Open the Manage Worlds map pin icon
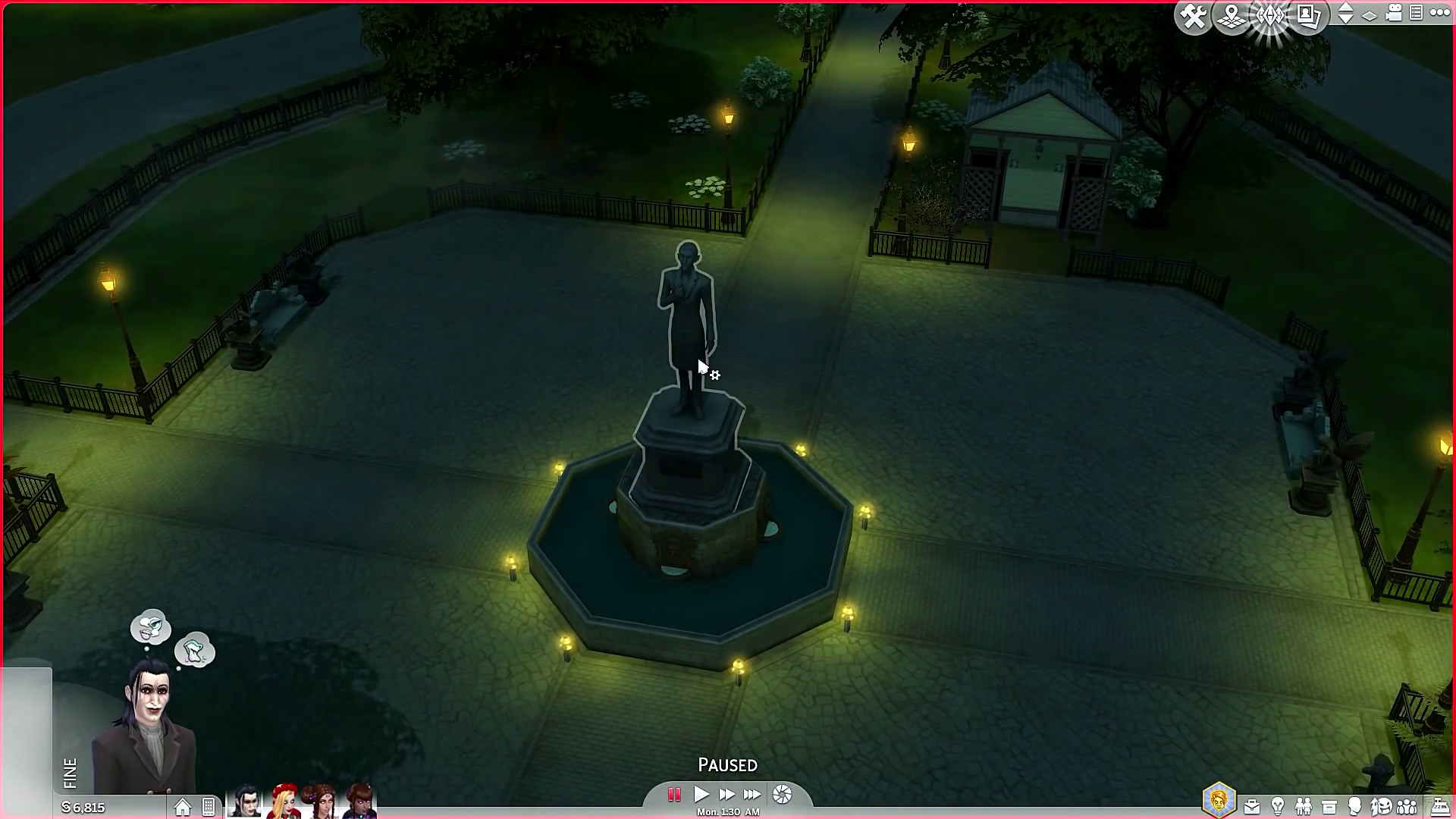1456x819 pixels. (x=1232, y=17)
